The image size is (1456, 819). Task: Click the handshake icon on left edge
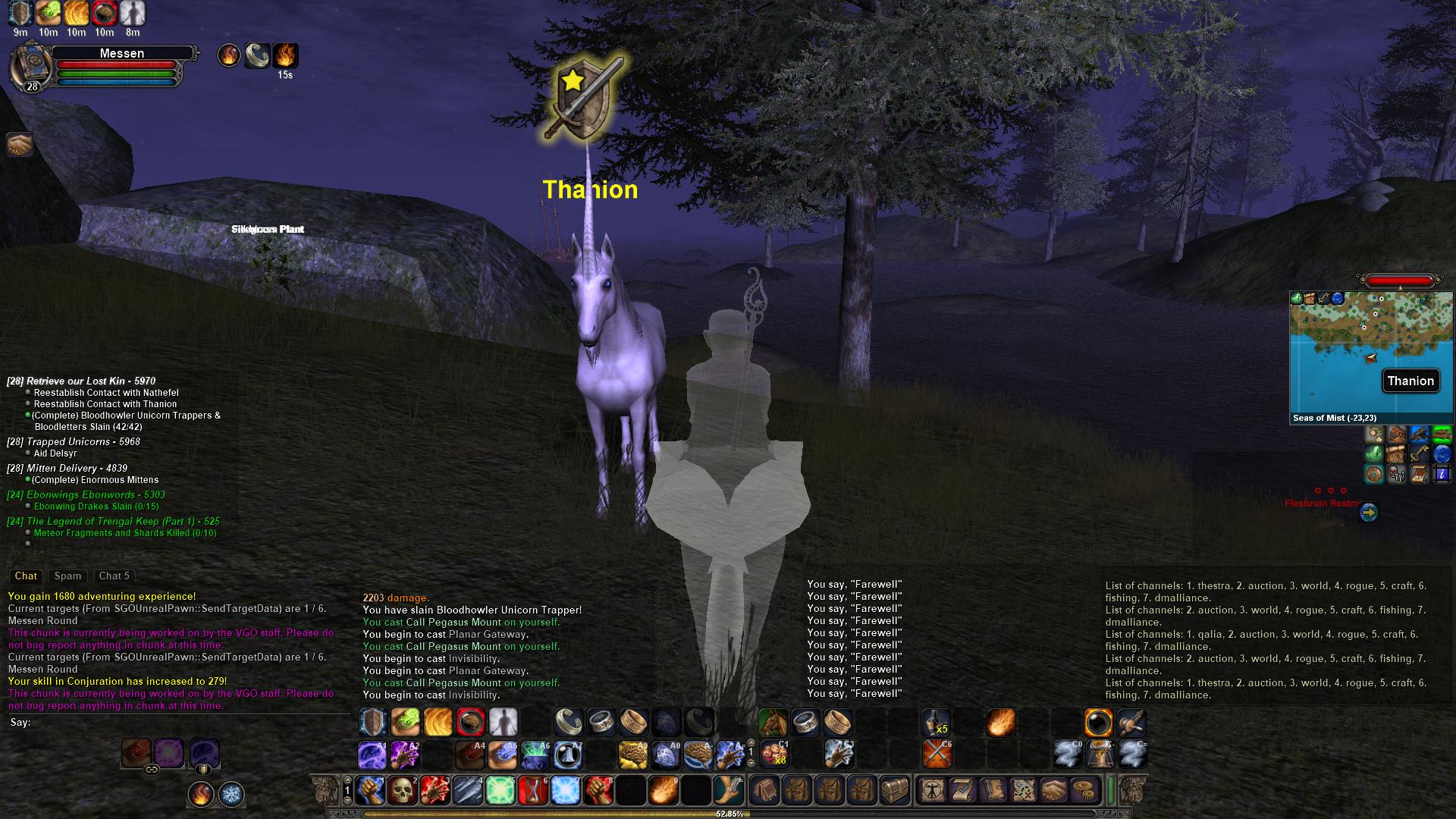click(20, 144)
